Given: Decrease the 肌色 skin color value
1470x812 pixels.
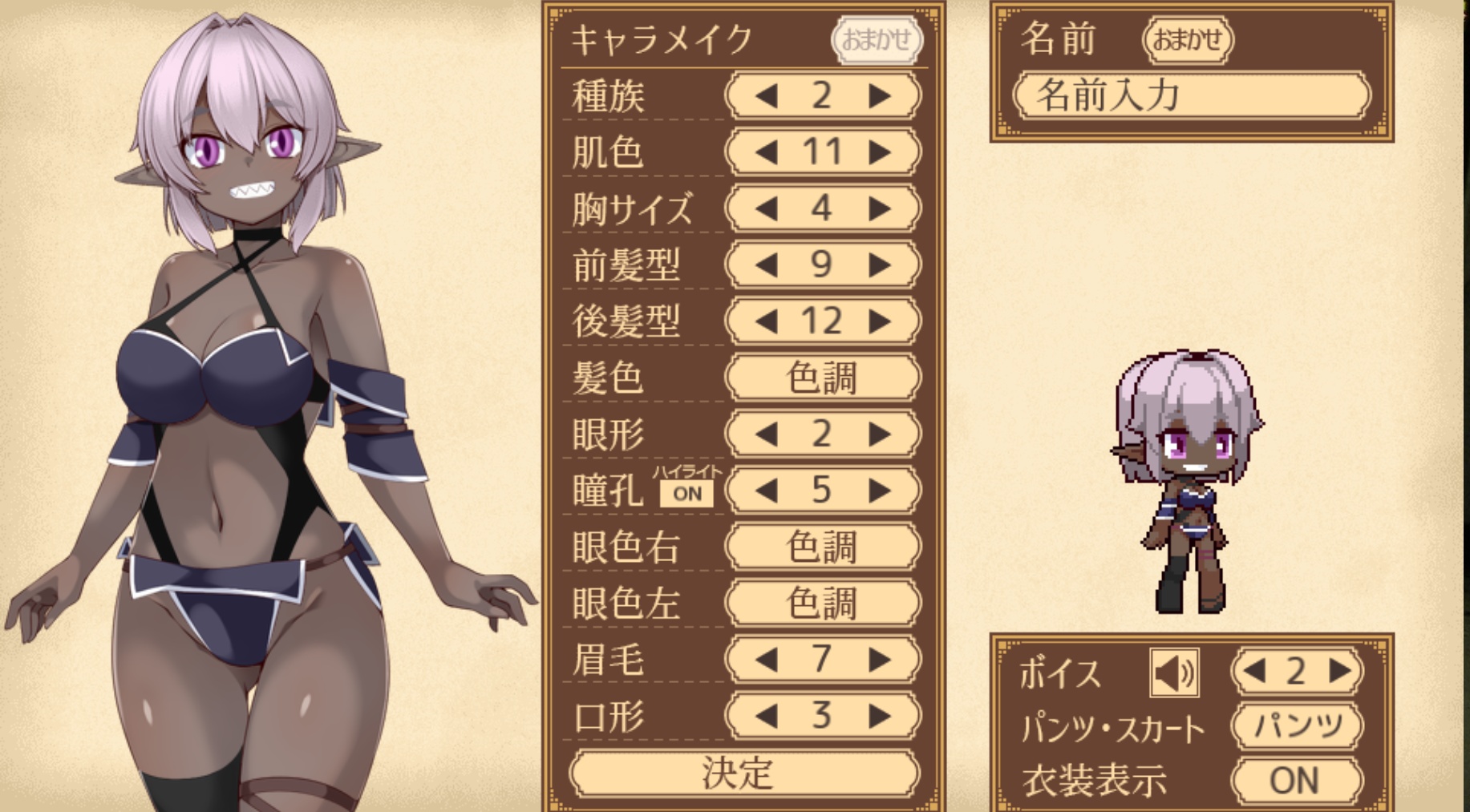Looking at the screenshot, I should point(766,152).
